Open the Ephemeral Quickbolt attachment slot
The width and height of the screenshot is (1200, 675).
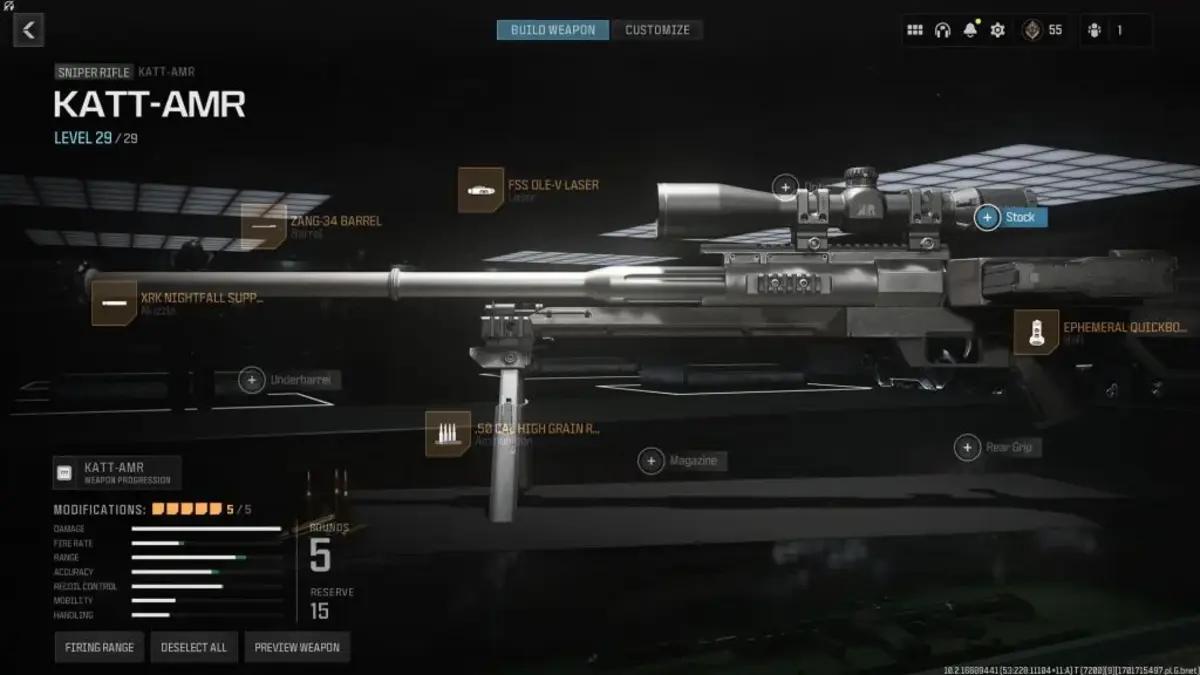tap(1036, 332)
